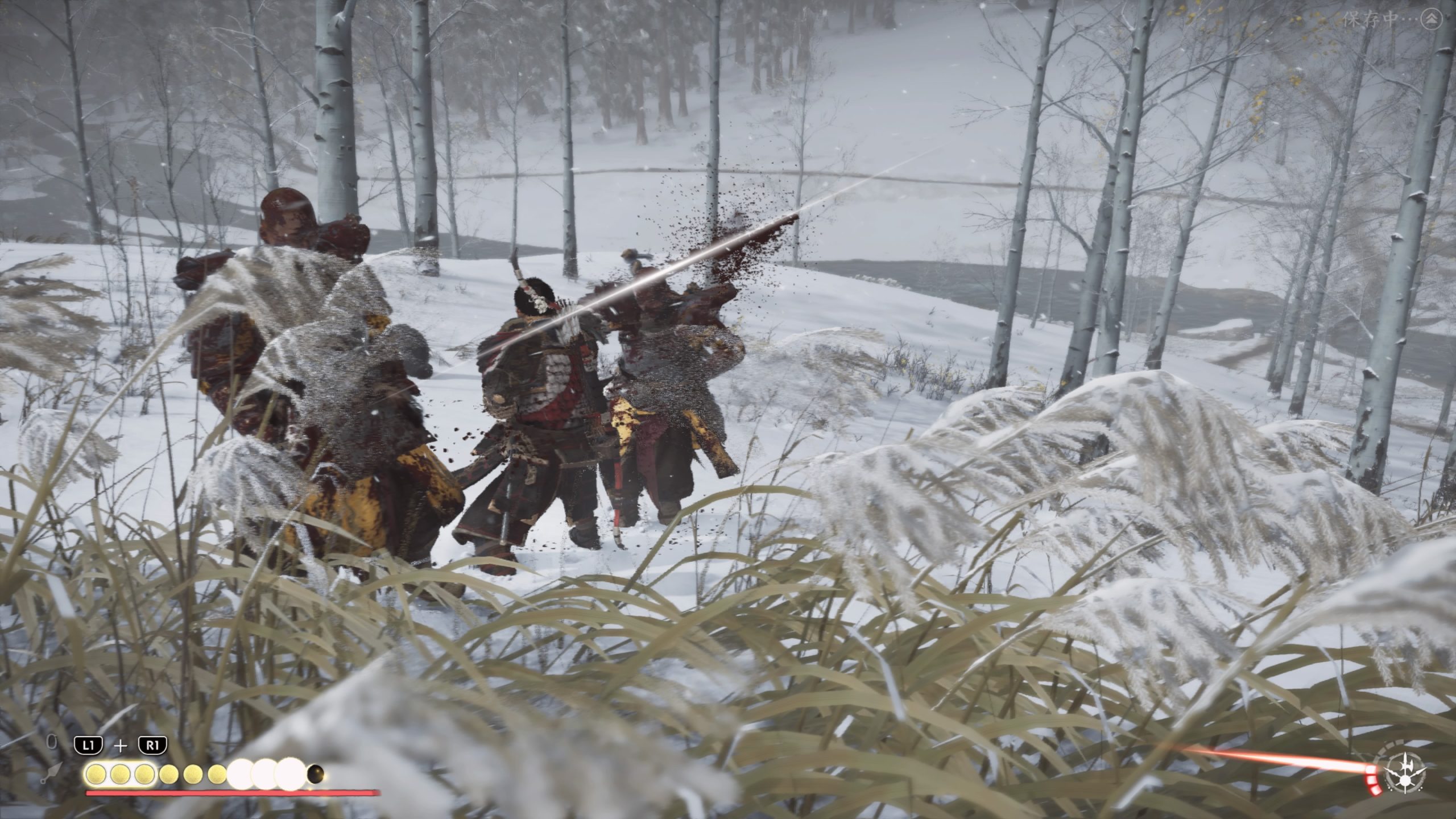Toggle the brightest white resolve orb
This screenshot has height=819, width=1456.
(291, 775)
